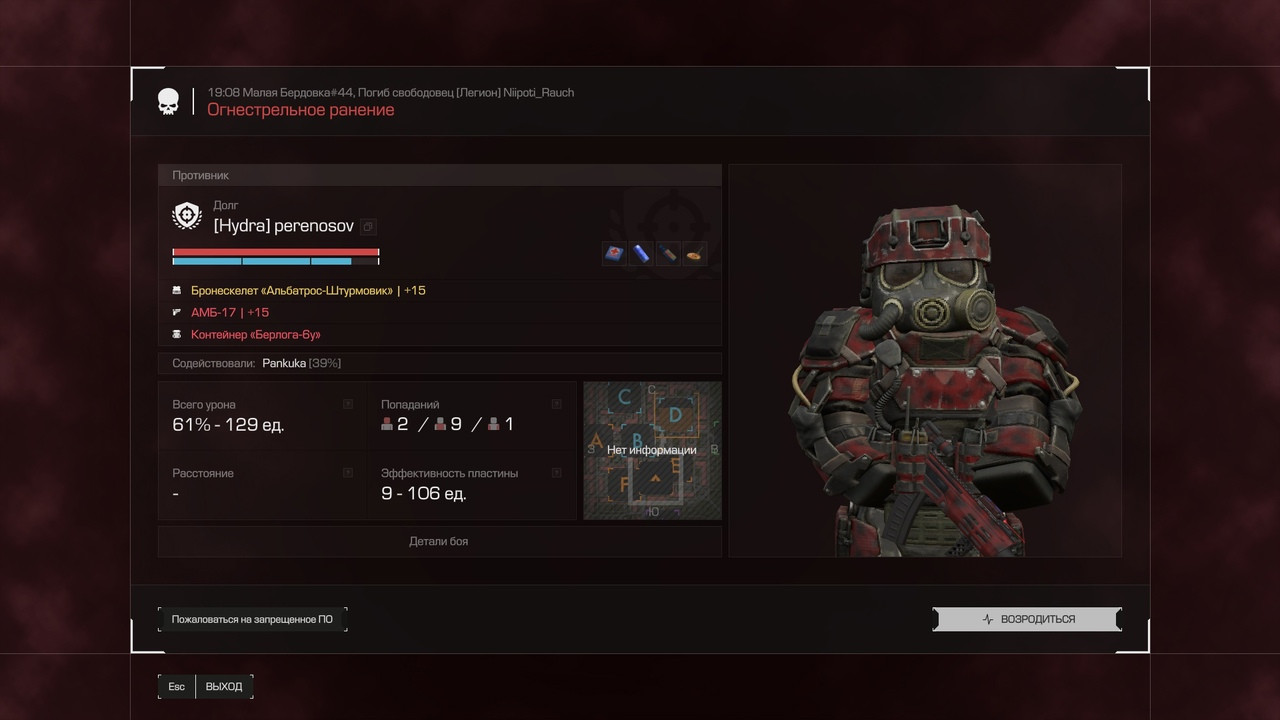Exit using the «Выход» button

point(224,686)
